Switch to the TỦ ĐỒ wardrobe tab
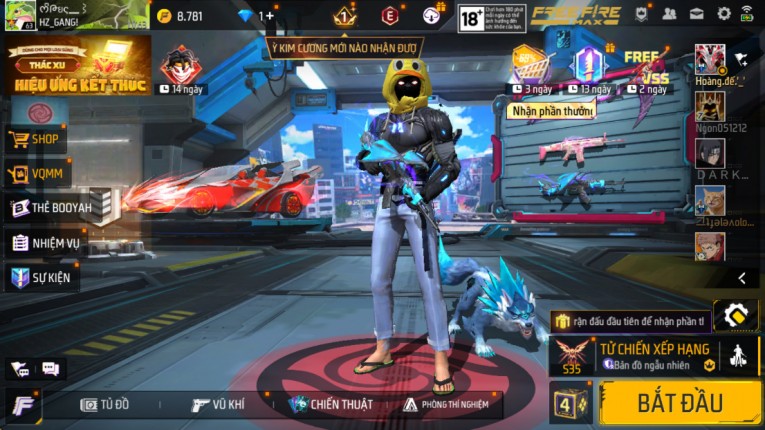 [x=105, y=404]
